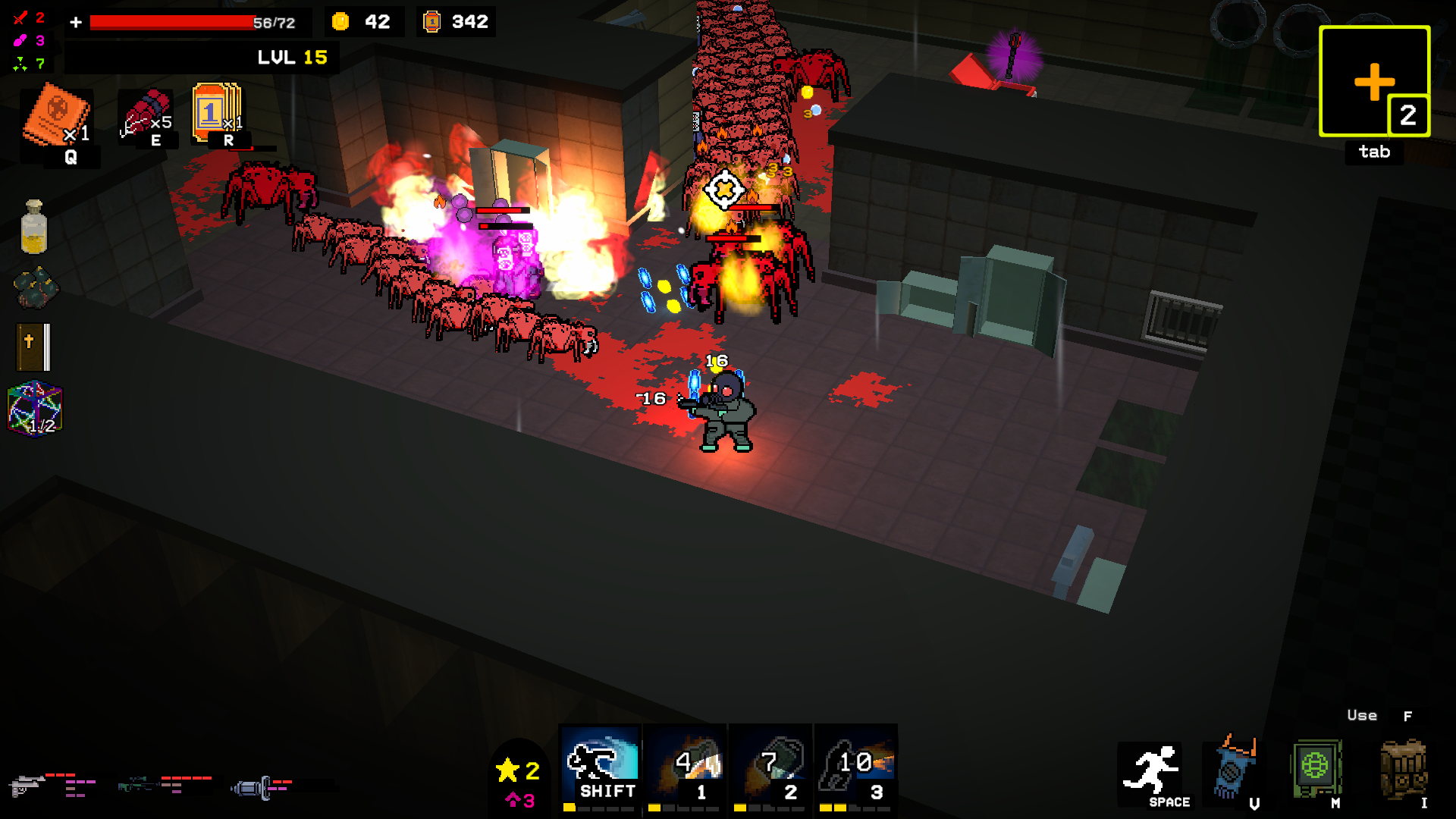Click the 1/2 dice cube item
Image resolution: width=1456 pixels, height=819 pixels.
tap(33, 409)
